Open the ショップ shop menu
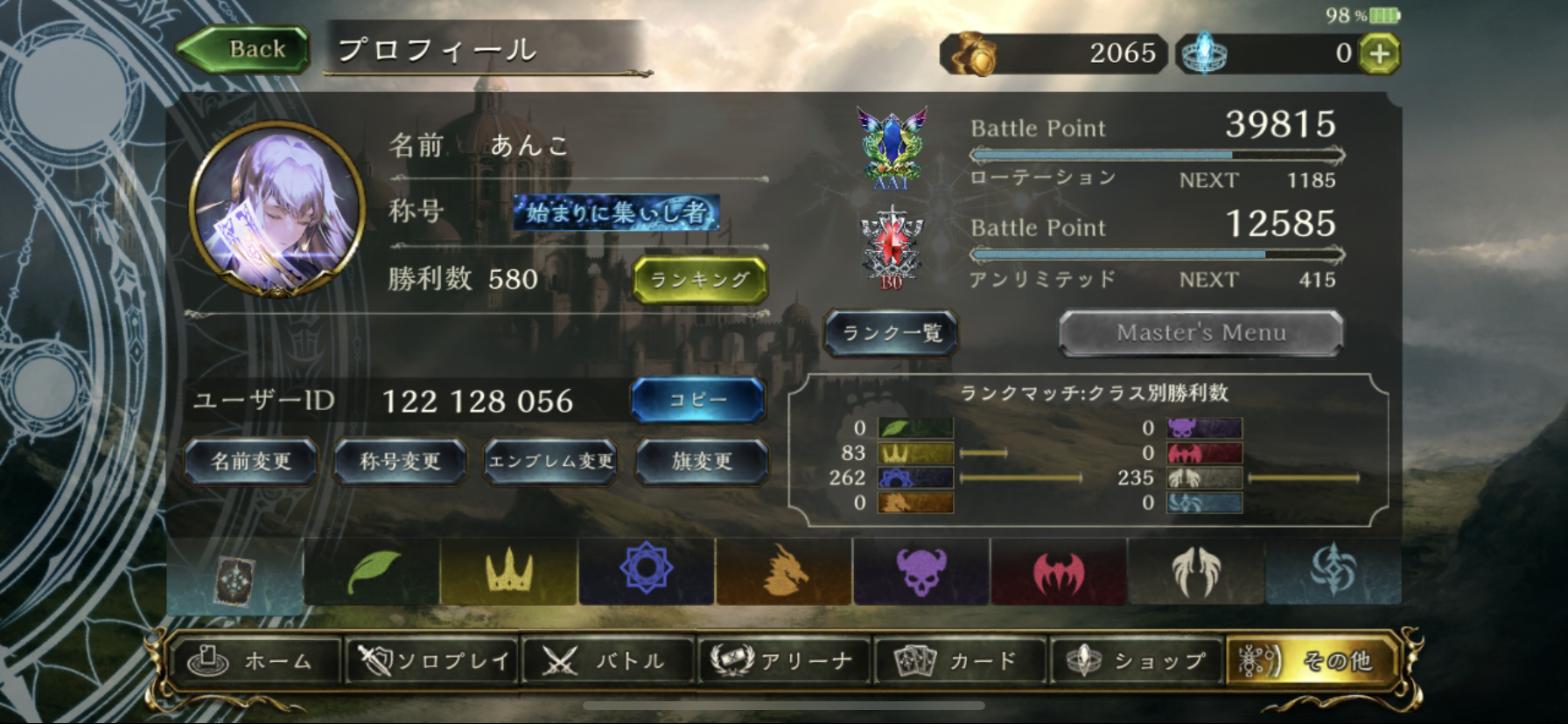Screen dimensions: 1568x724 click(1136, 661)
